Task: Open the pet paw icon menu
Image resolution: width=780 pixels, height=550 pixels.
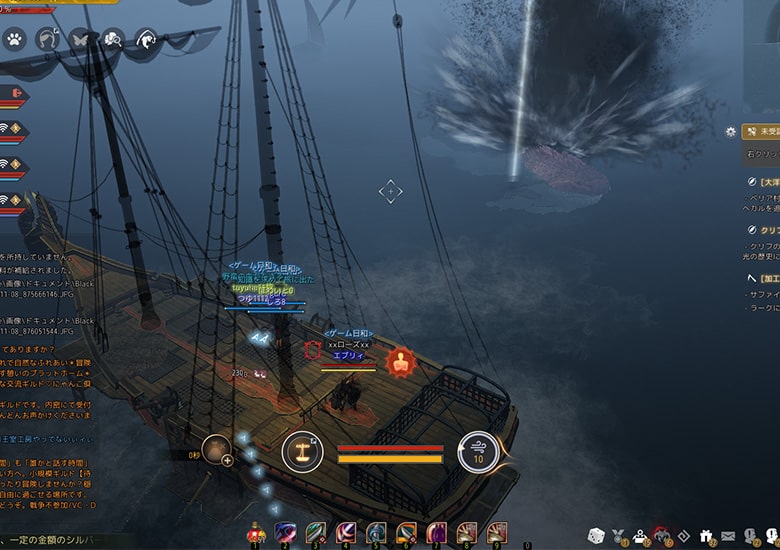Action: pos(14,40)
